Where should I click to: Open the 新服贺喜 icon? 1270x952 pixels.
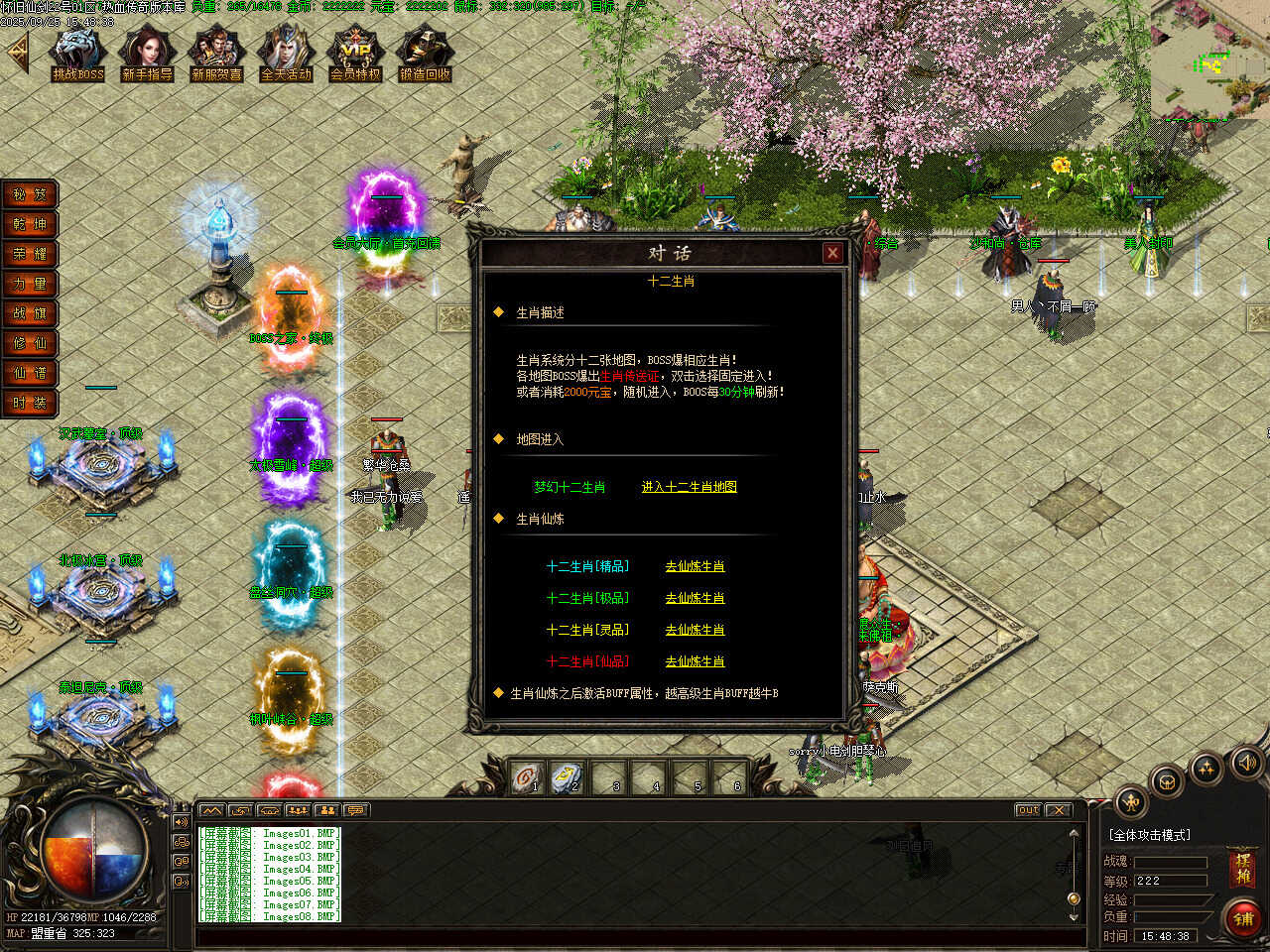click(216, 53)
